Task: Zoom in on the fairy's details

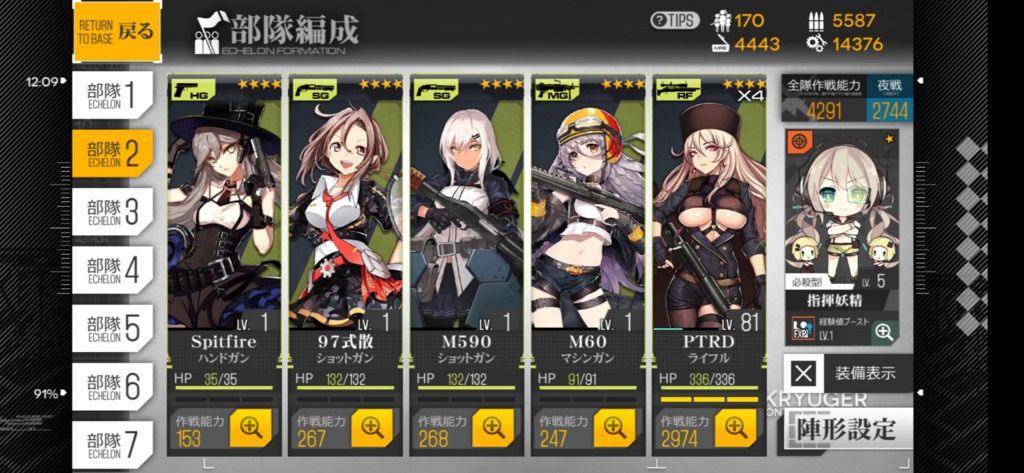Action: click(x=884, y=332)
